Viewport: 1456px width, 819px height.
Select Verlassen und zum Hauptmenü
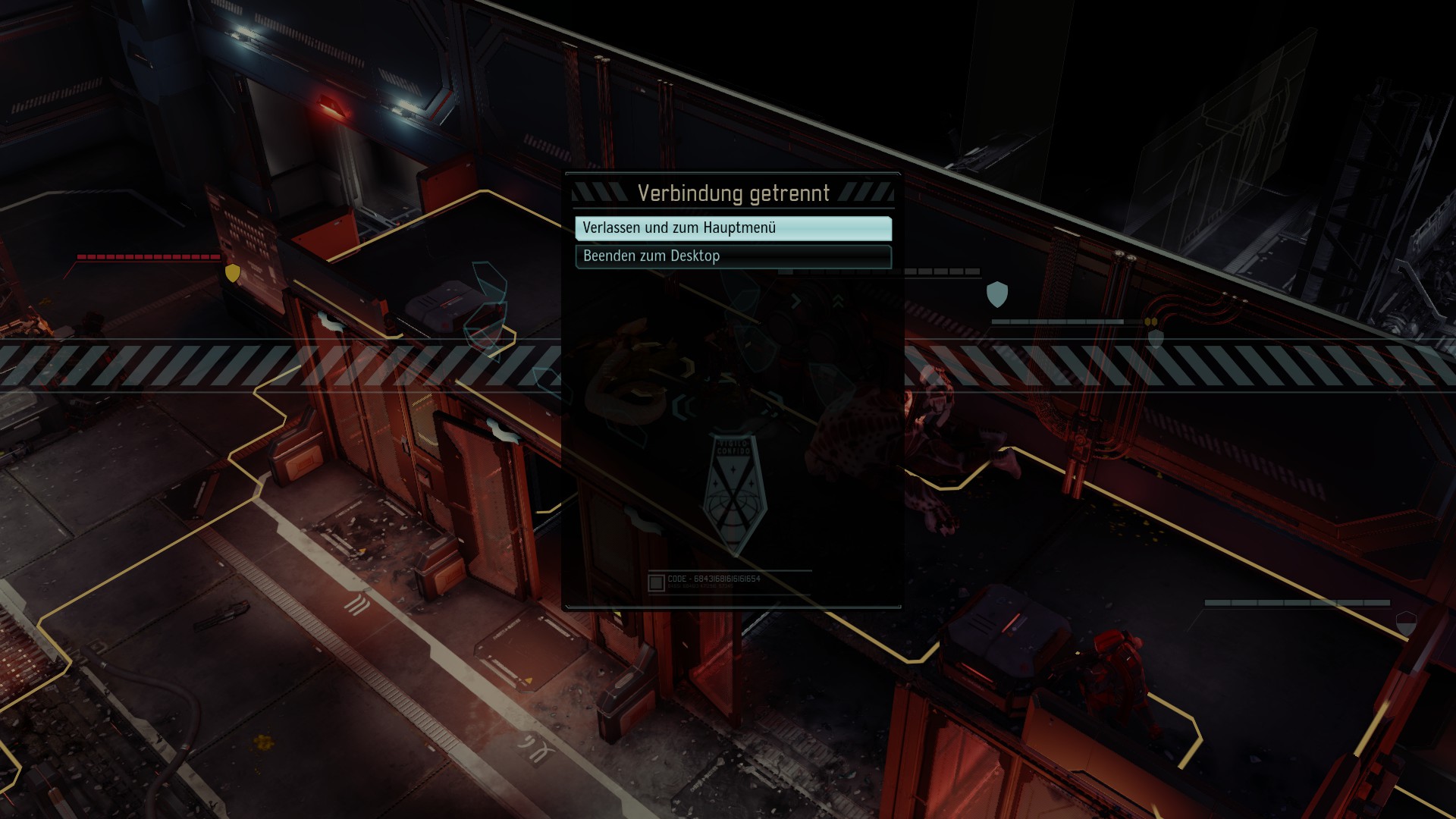pyautogui.click(x=733, y=228)
